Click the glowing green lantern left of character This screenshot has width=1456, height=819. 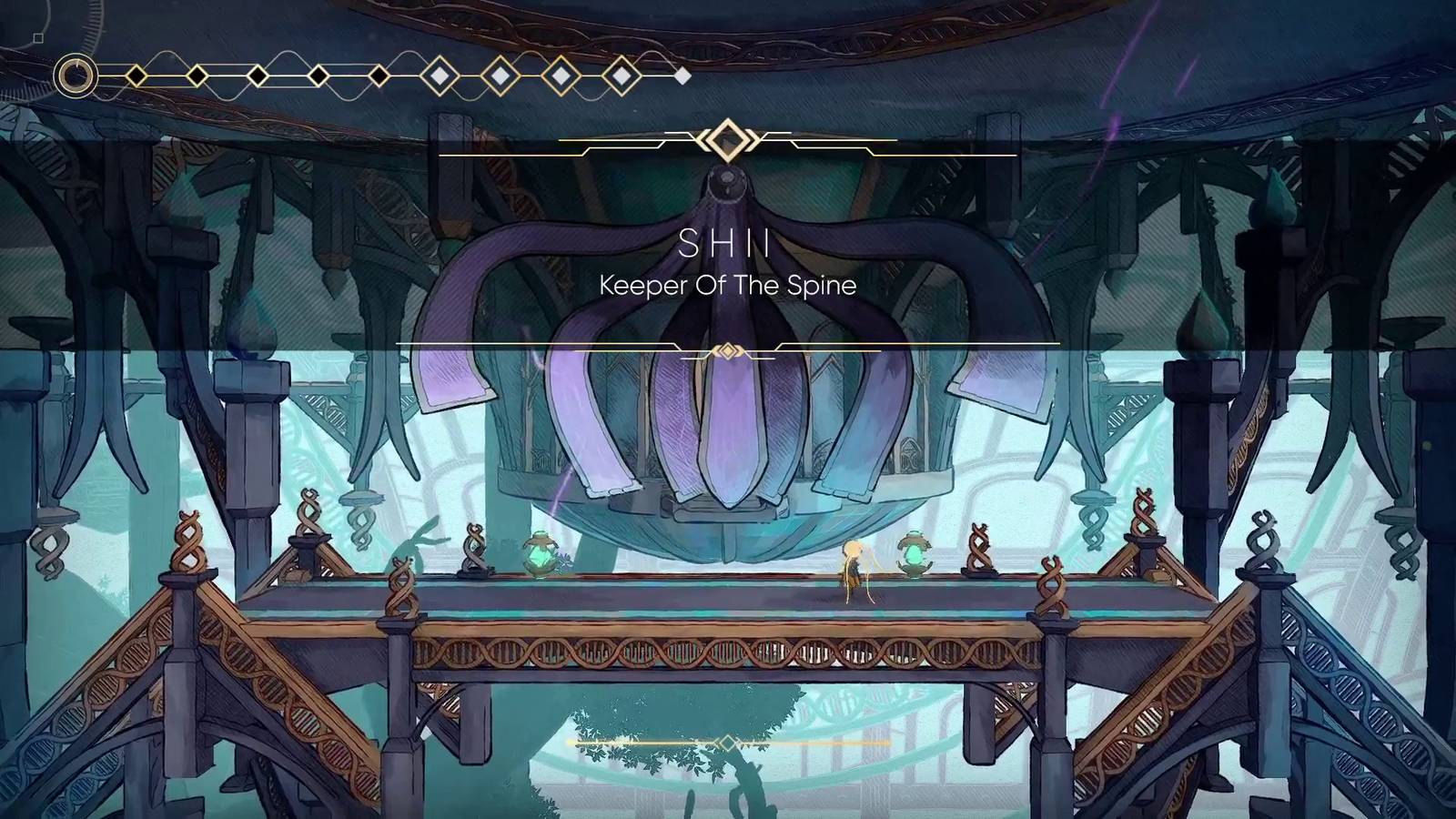click(x=539, y=555)
